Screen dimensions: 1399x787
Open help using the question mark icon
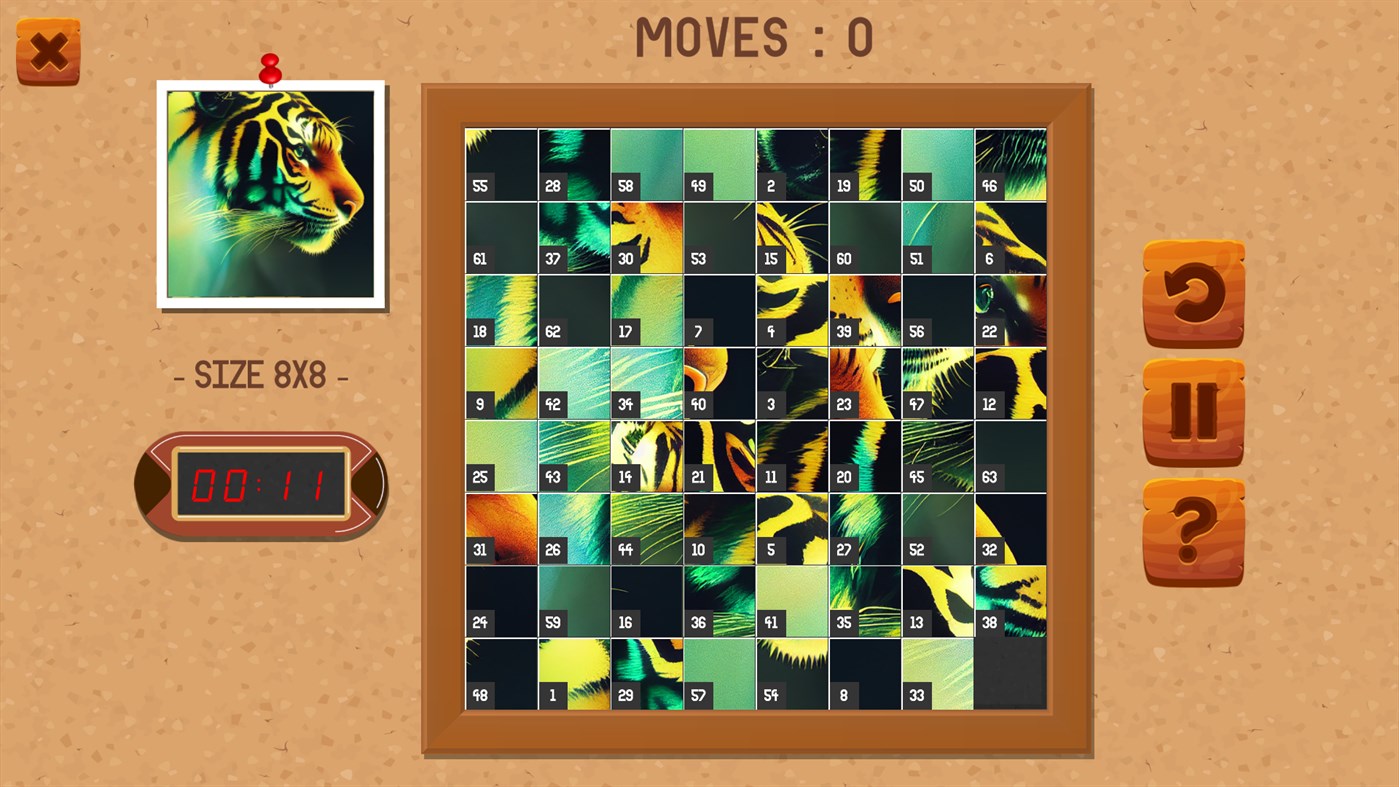click(x=1193, y=533)
